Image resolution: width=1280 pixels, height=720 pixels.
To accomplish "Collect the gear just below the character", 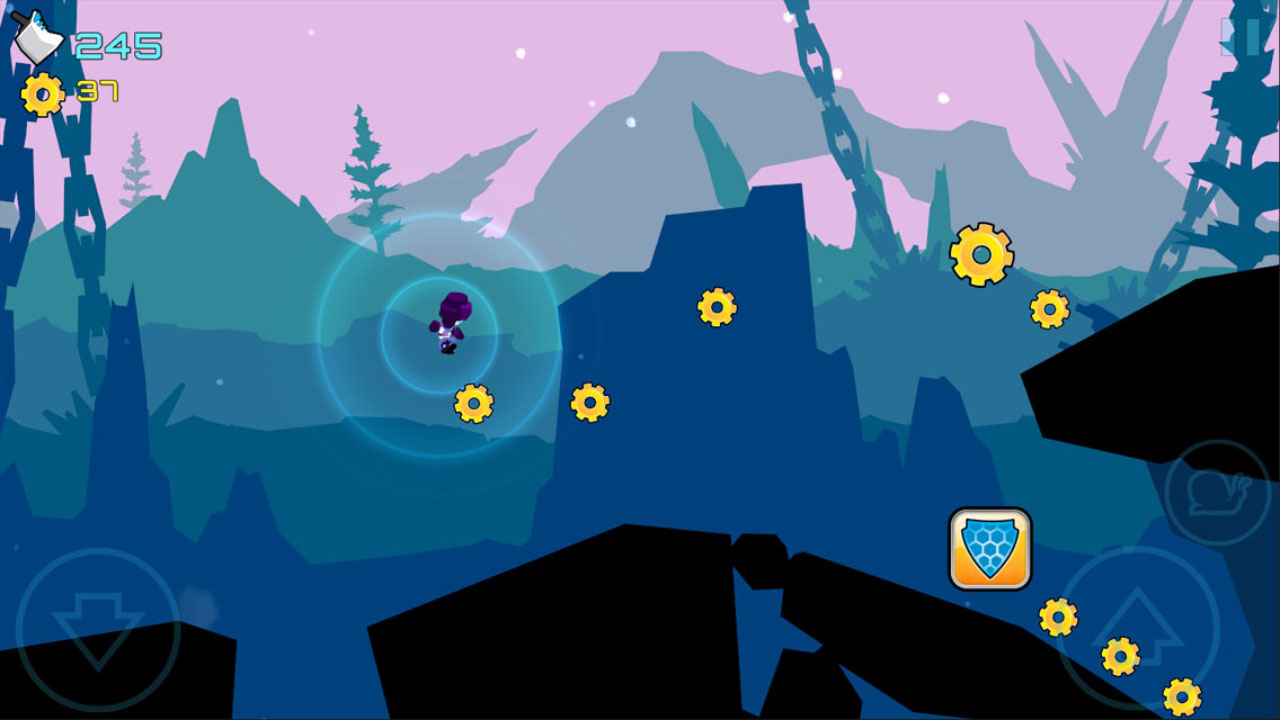I will [x=474, y=404].
